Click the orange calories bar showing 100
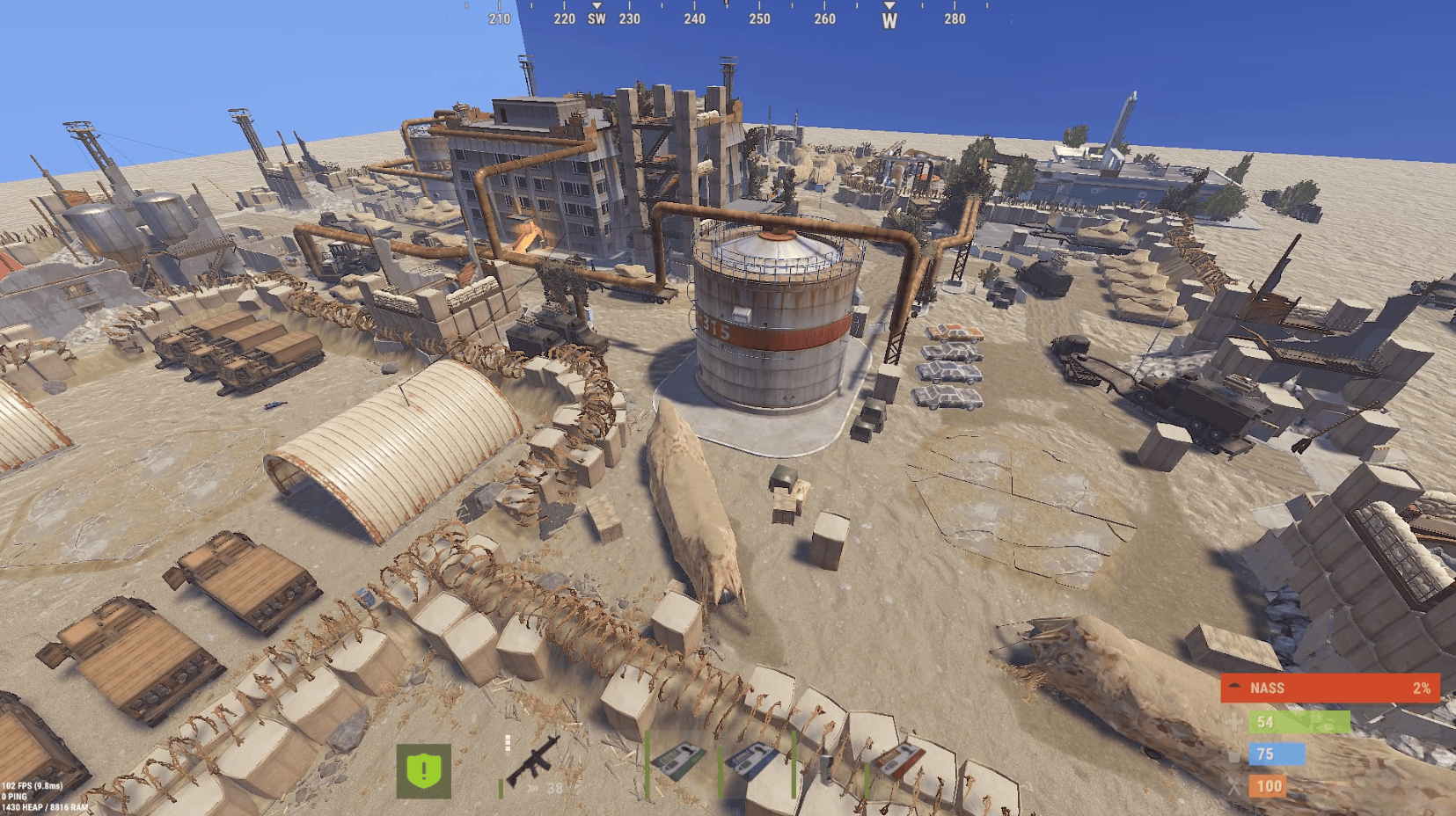Image resolution: width=1456 pixels, height=816 pixels. tap(1268, 786)
